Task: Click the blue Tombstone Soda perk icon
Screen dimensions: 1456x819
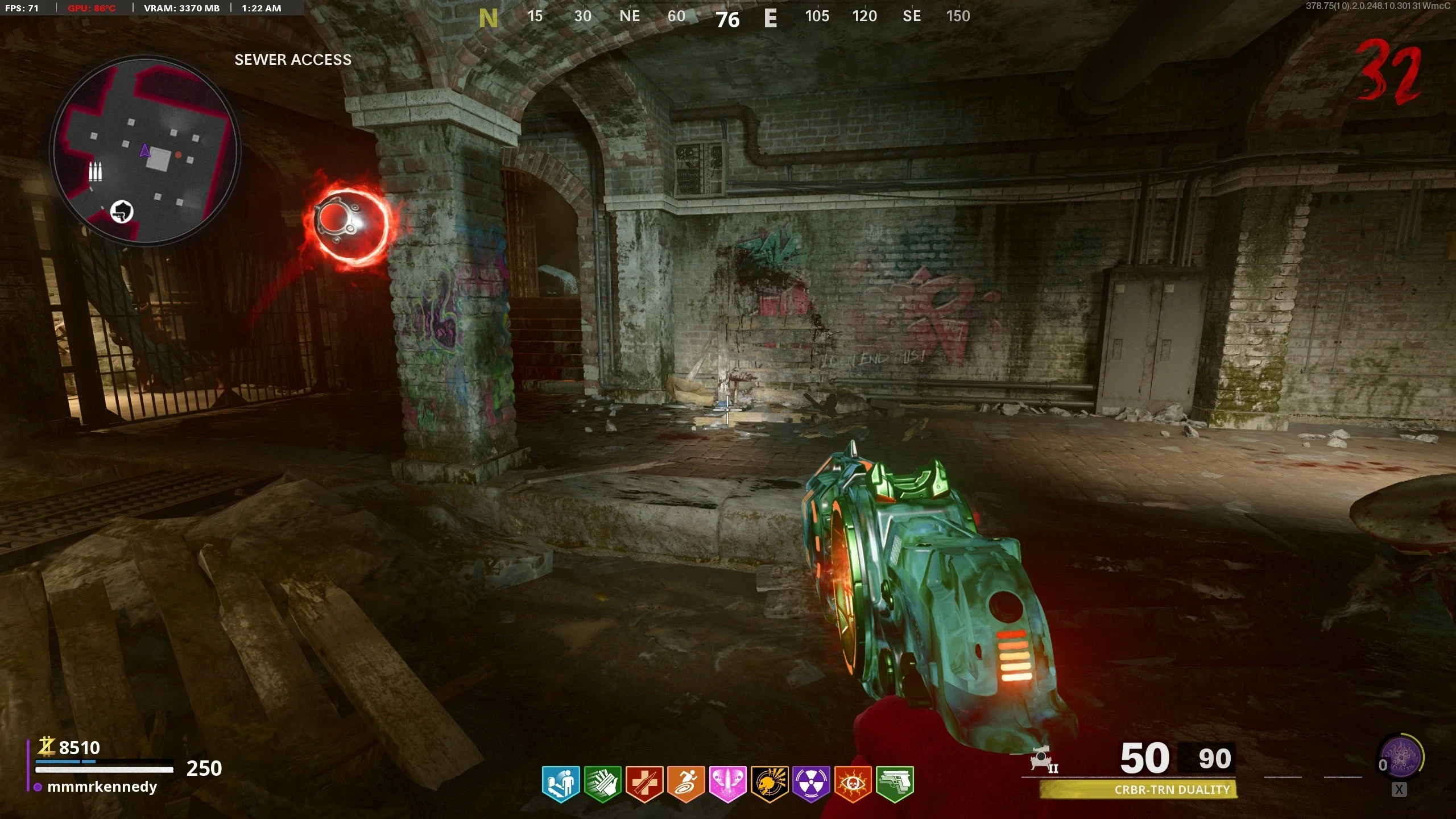Action: click(x=560, y=784)
